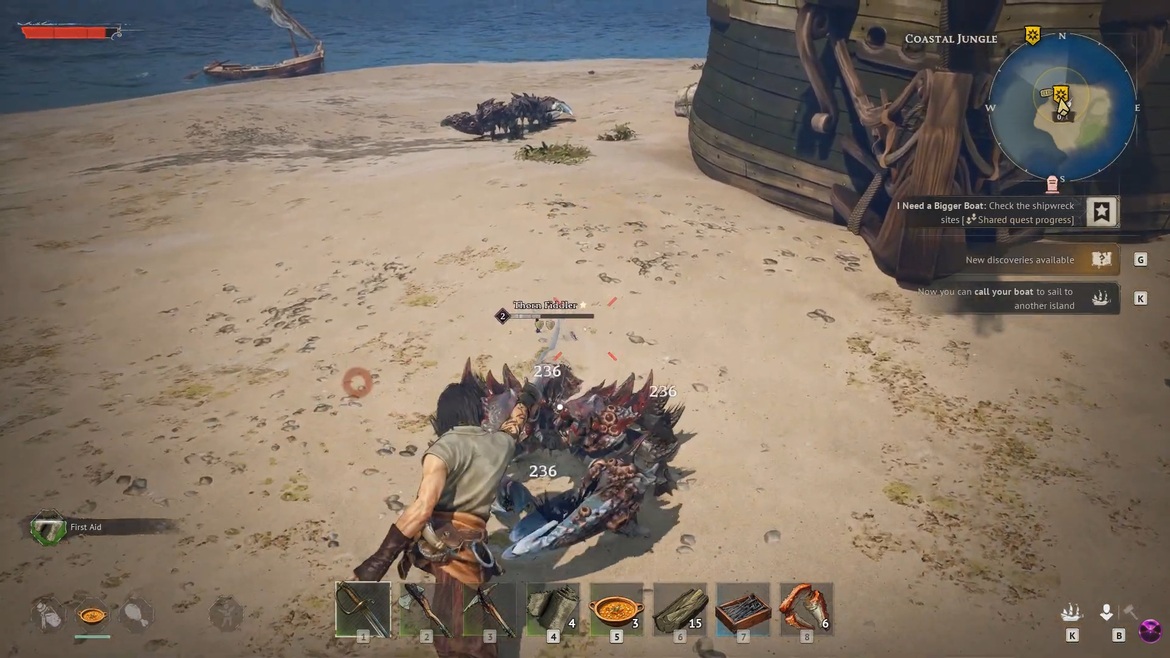Use the cloth bandage stack
Viewport: 1170px width, 658px height.
coord(553,608)
